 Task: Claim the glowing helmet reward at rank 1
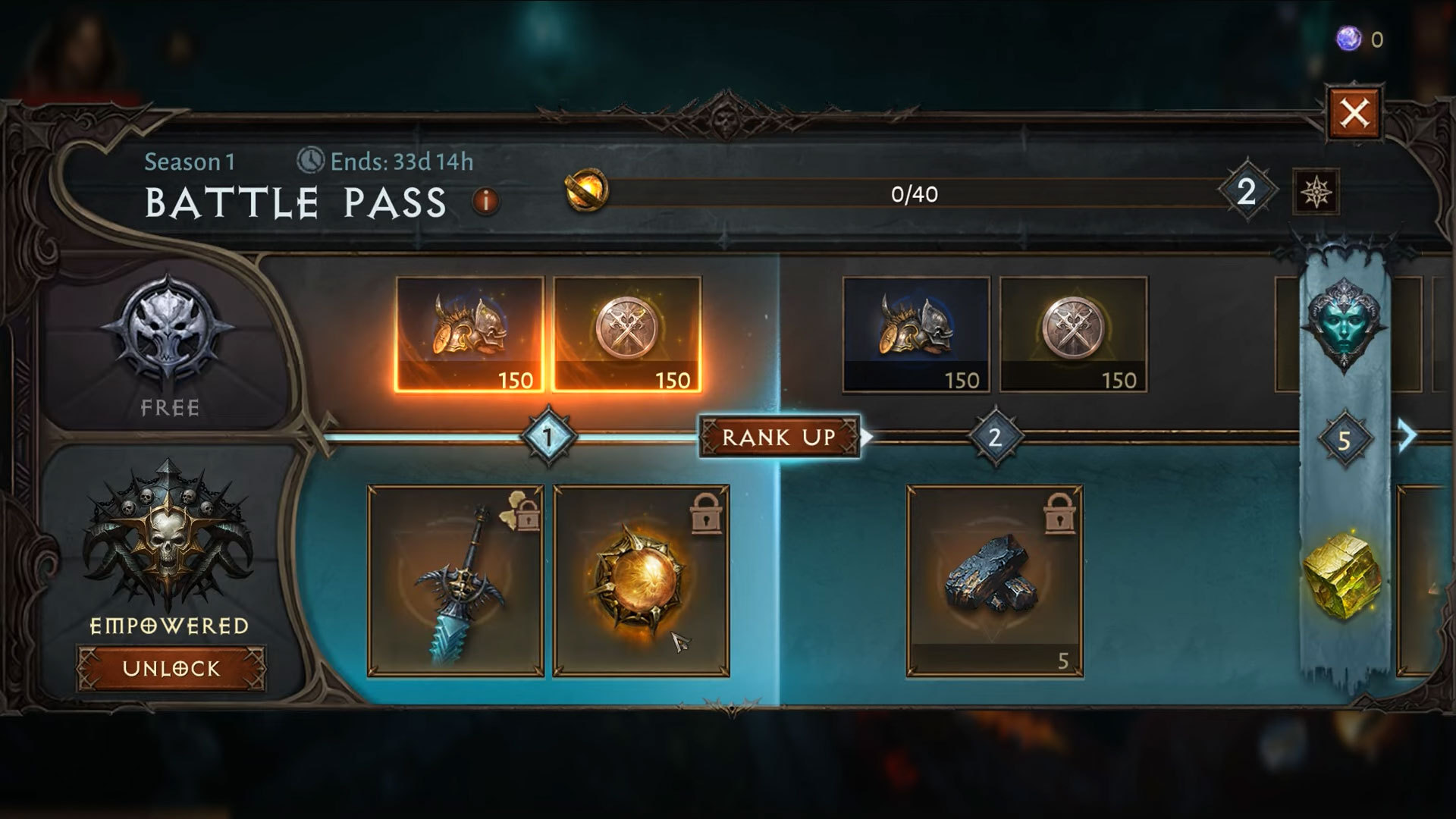point(470,334)
